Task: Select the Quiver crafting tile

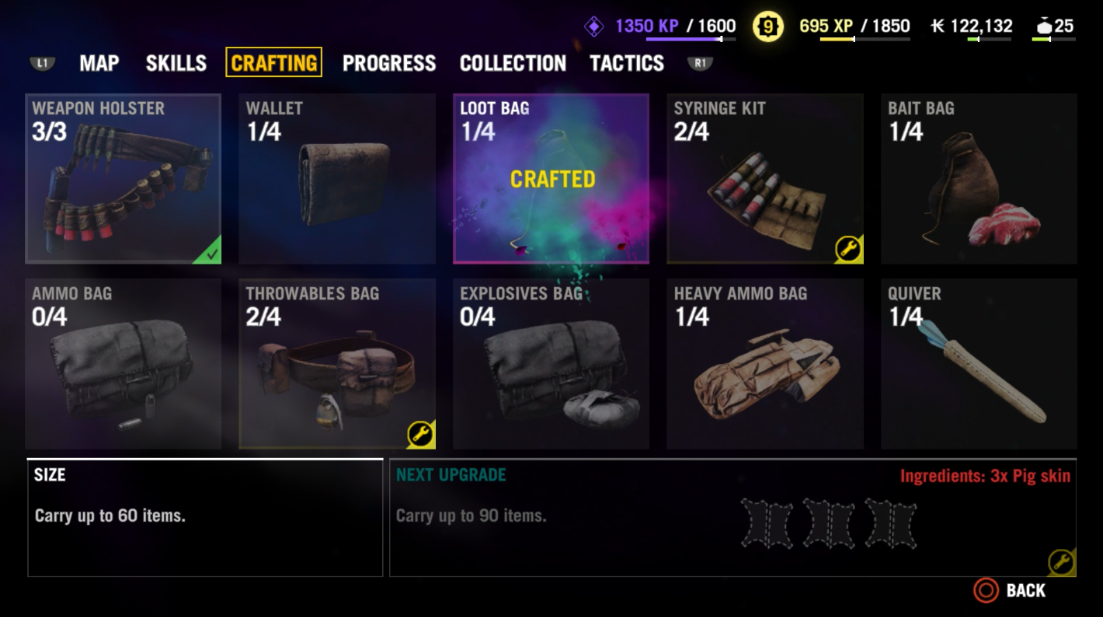Action: (979, 364)
